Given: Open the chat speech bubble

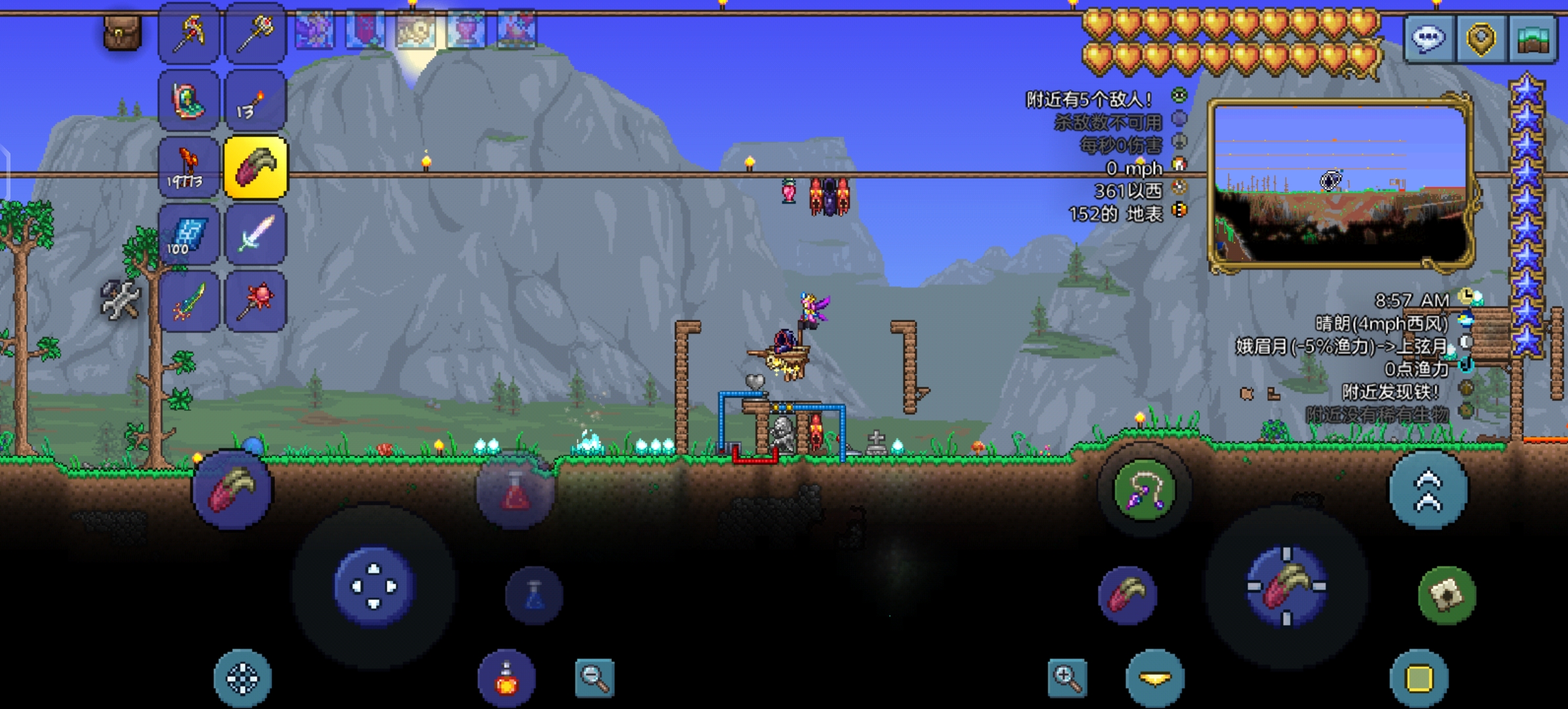Looking at the screenshot, I should click(x=1429, y=38).
